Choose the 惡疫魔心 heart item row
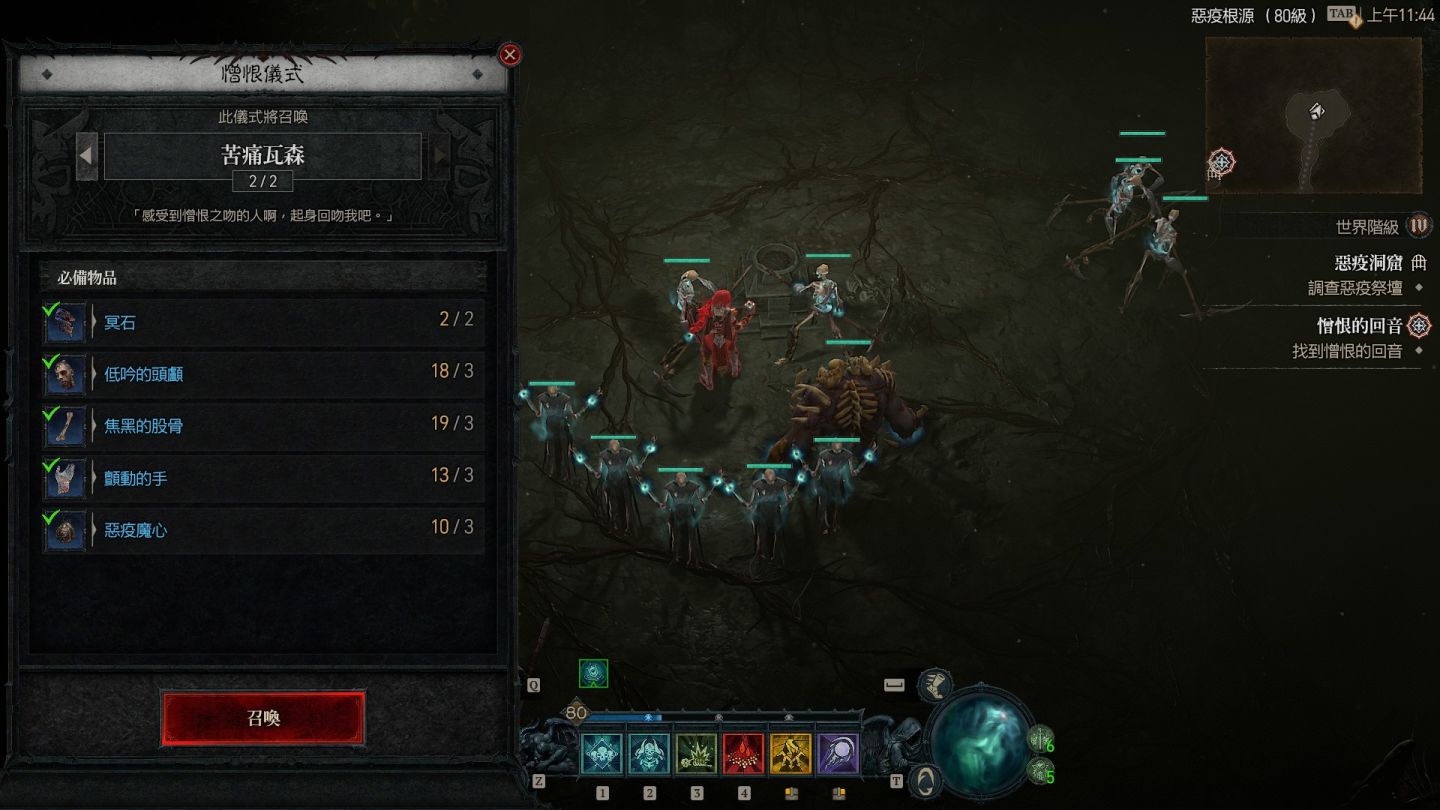 263,530
